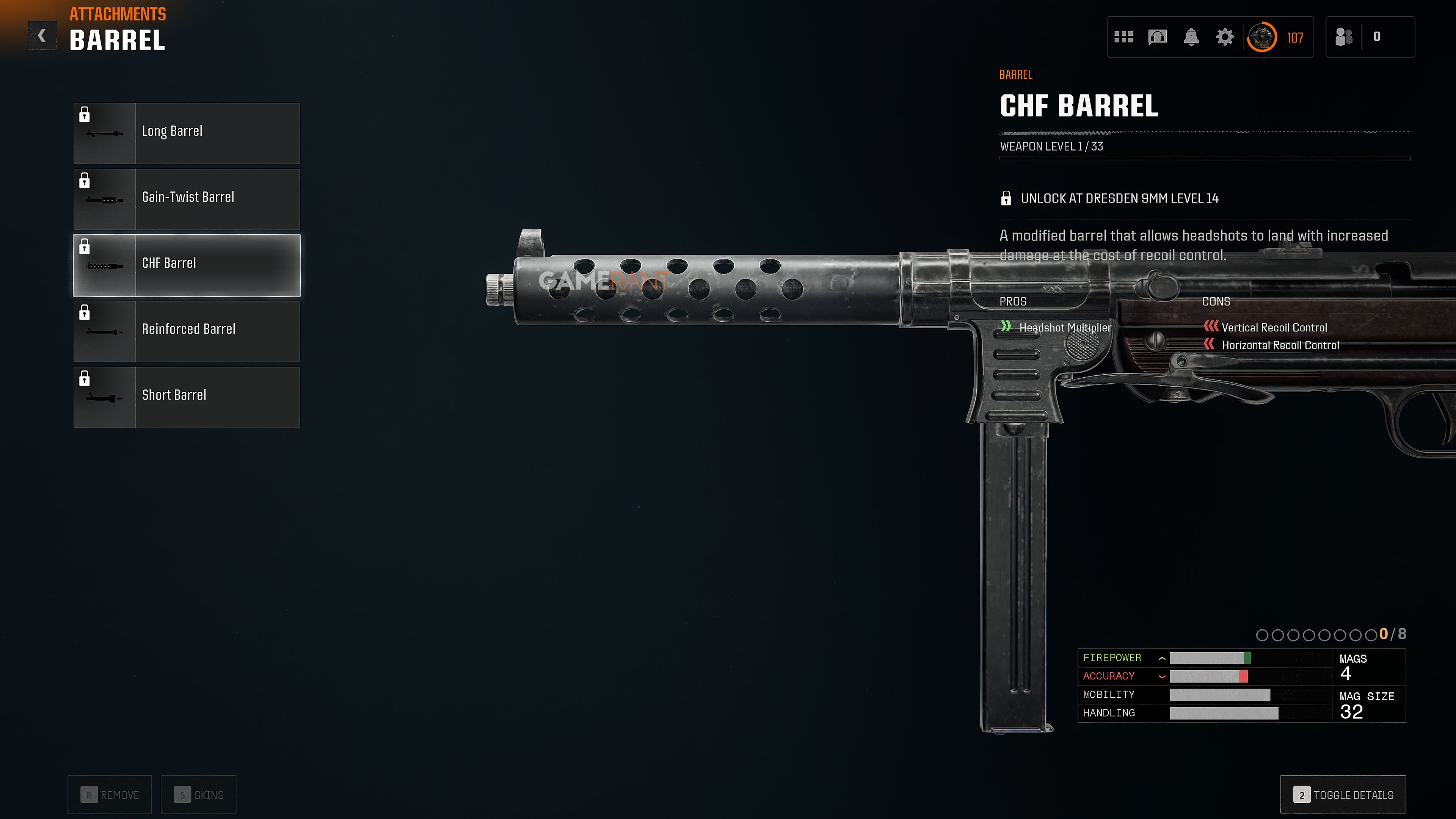View the player rank emblem
Viewport: 1456px width, 819px height.
[x=1261, y=37]
